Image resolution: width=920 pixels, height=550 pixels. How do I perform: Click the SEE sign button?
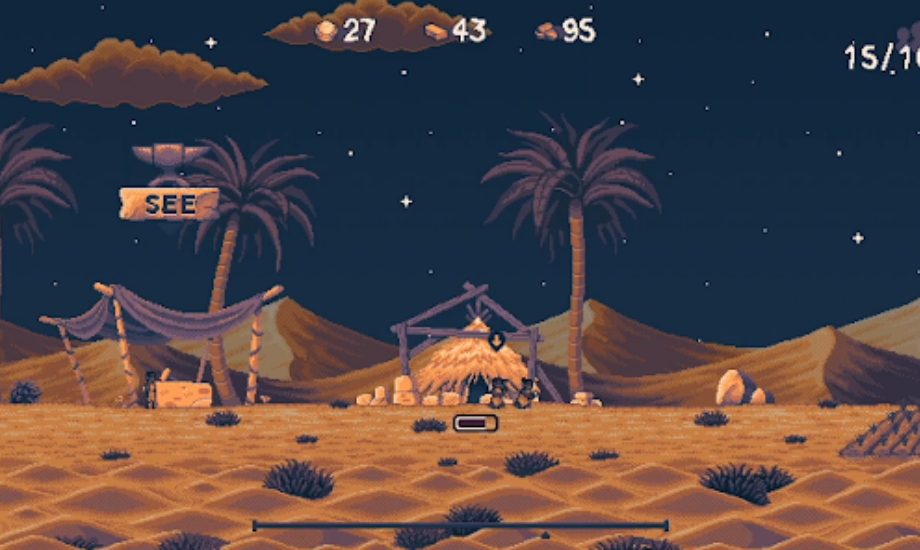pyautogui.click(x=168, y=204)
